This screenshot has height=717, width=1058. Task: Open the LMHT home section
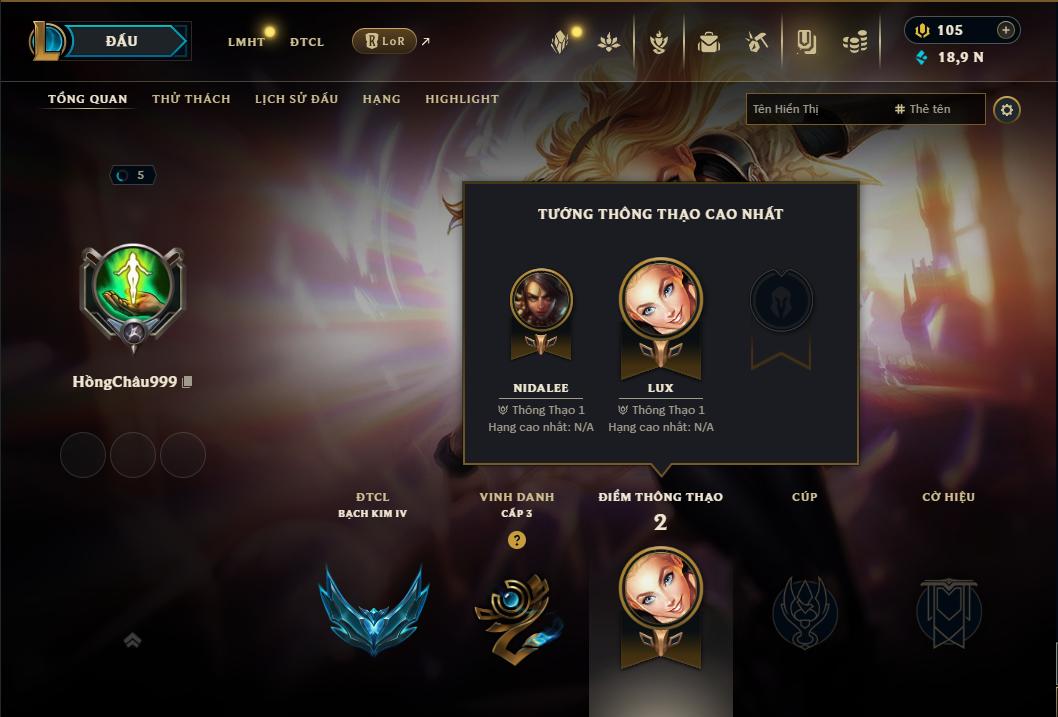(246, 42)
